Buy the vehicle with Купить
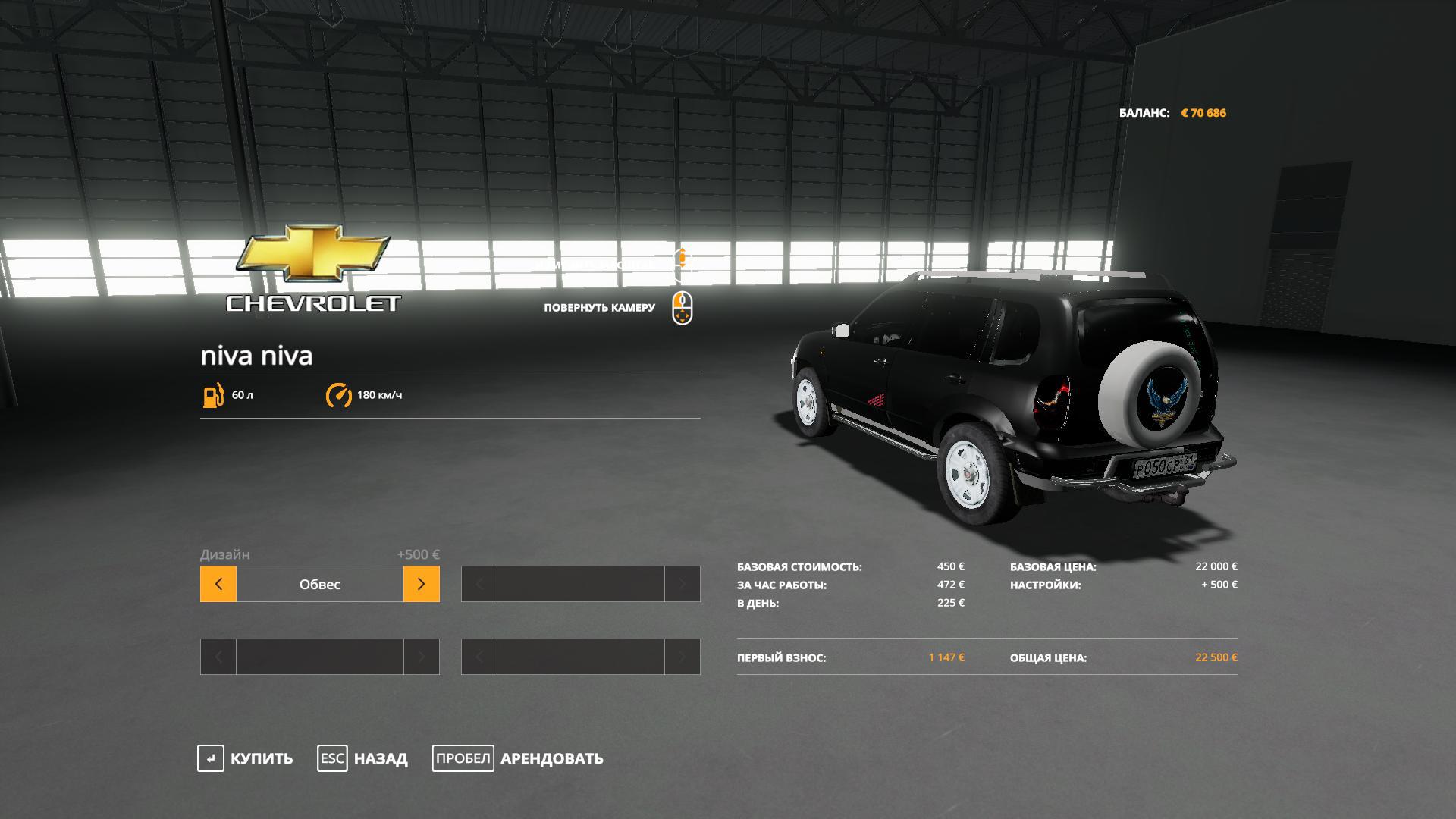Image resolution: width=1456 pixels, height=819 pixels. (x=245, y=758)
